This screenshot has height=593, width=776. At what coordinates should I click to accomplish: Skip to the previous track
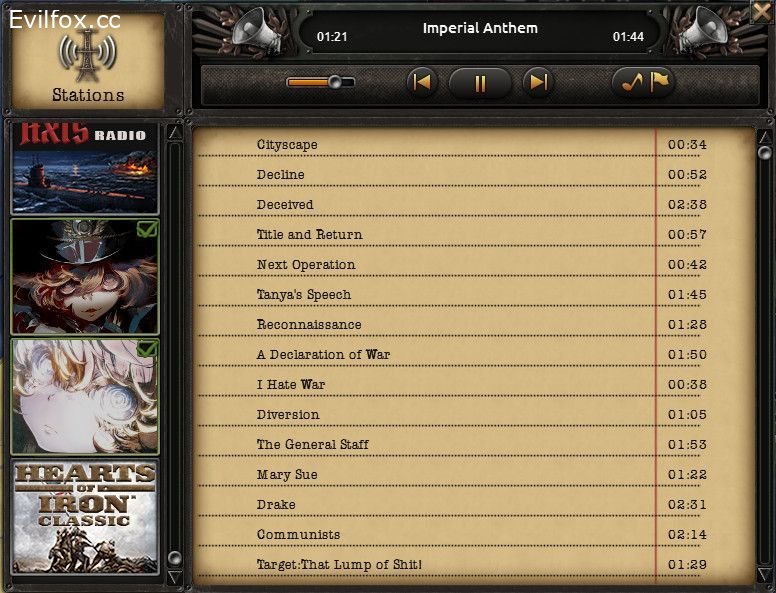[x=422, y=82]
